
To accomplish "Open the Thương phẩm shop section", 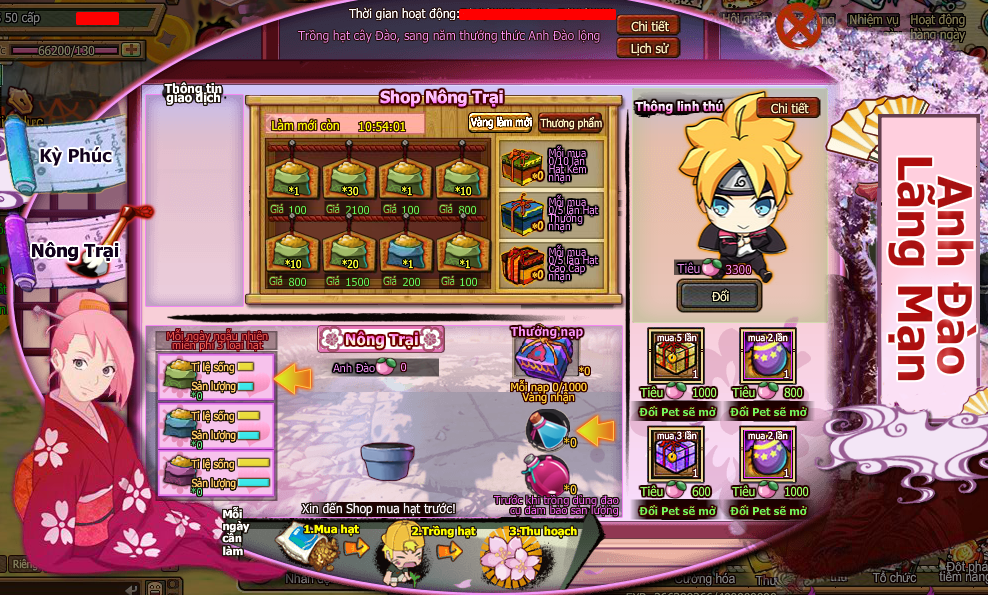I will pos(571,123).
